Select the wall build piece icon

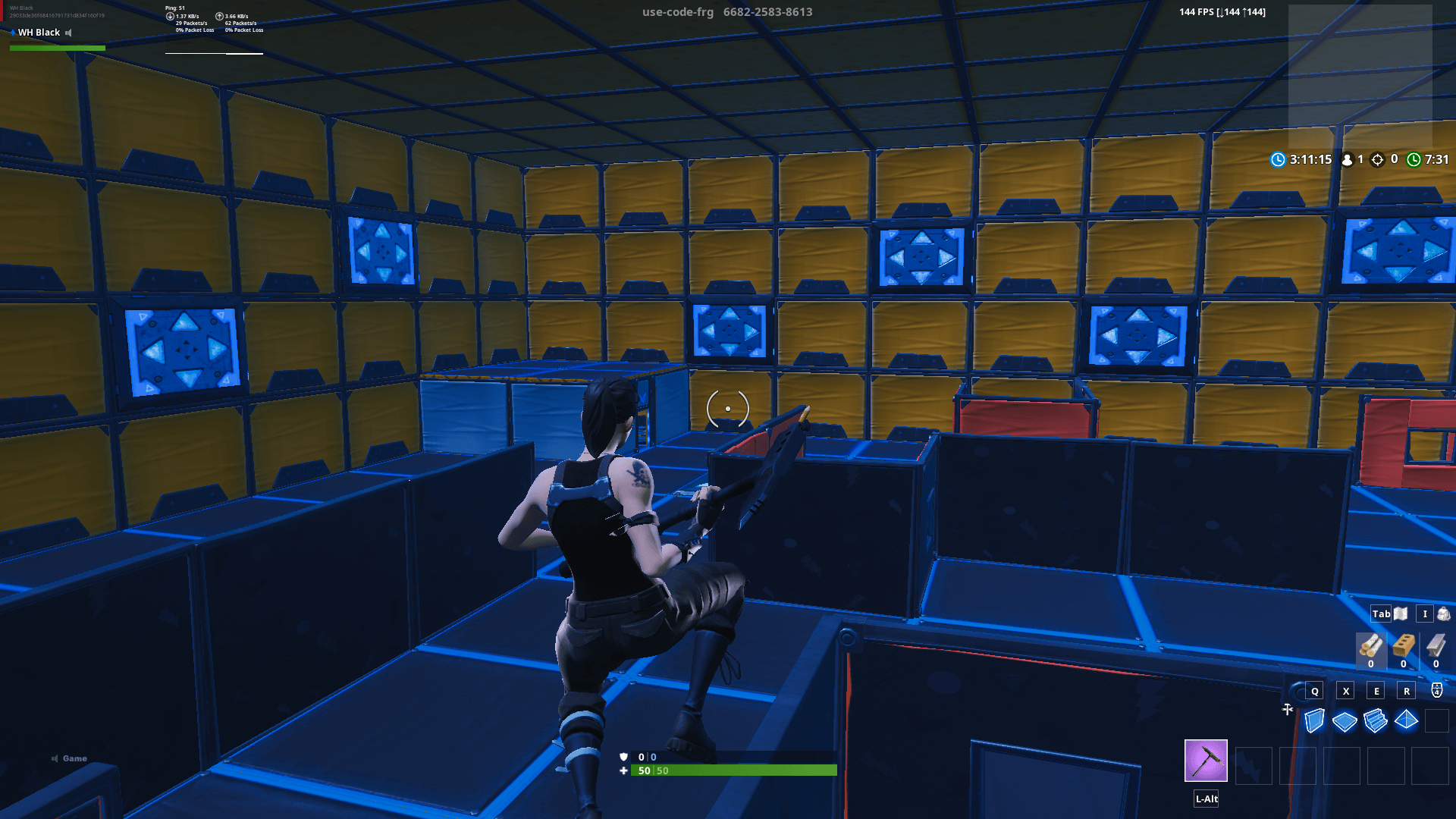click(1314, 721)
